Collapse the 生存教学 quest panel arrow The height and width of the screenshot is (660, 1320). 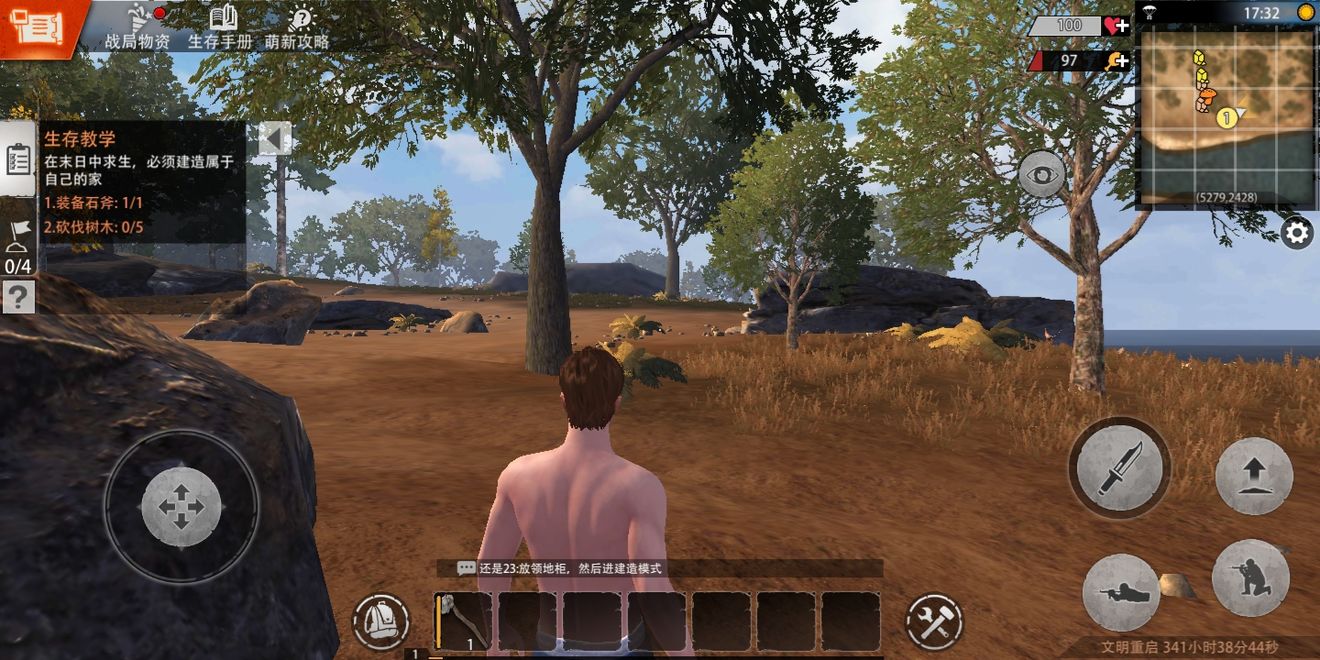coord(272,139)
